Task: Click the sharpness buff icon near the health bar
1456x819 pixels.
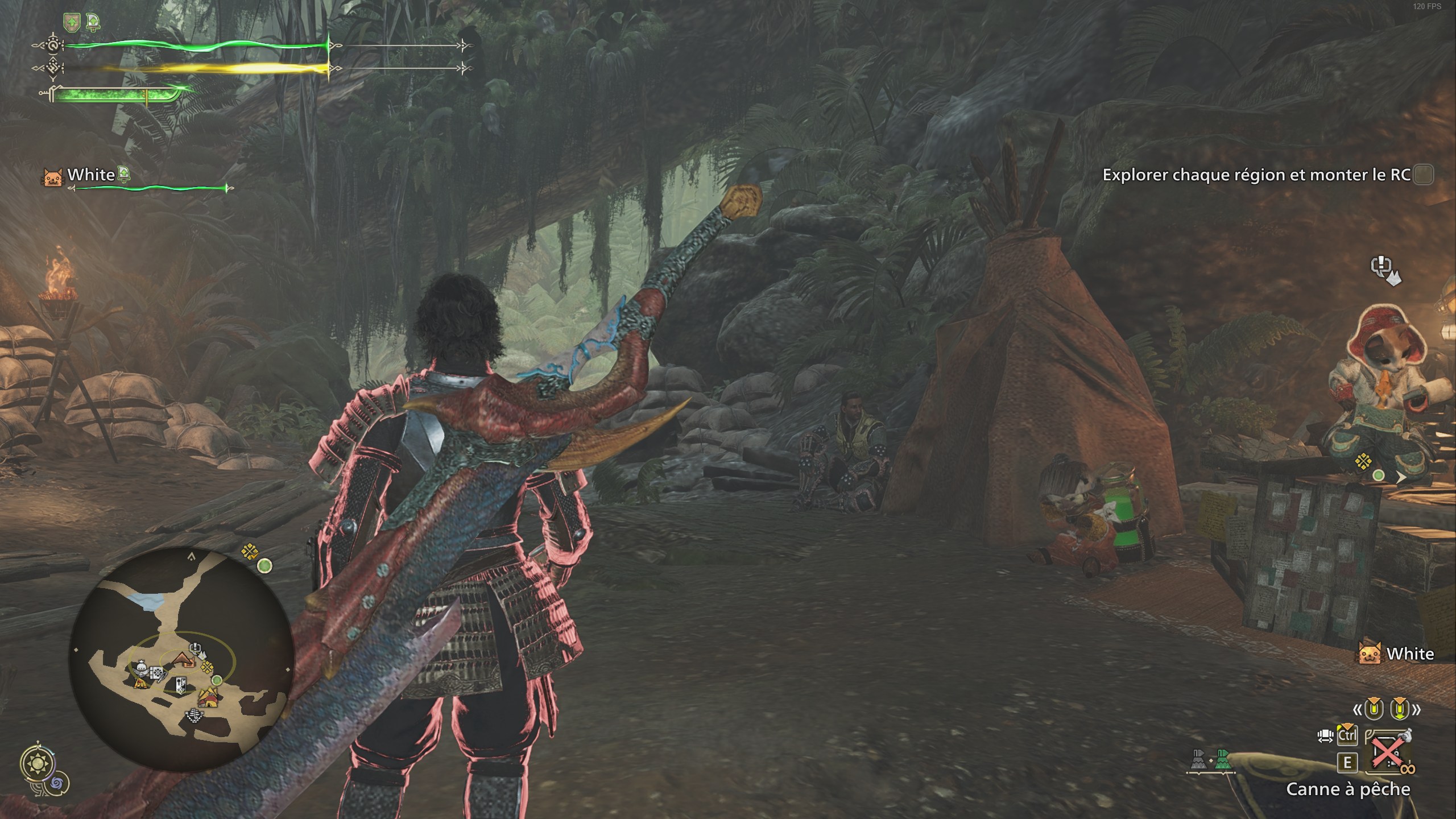Action: pos(93,21)
